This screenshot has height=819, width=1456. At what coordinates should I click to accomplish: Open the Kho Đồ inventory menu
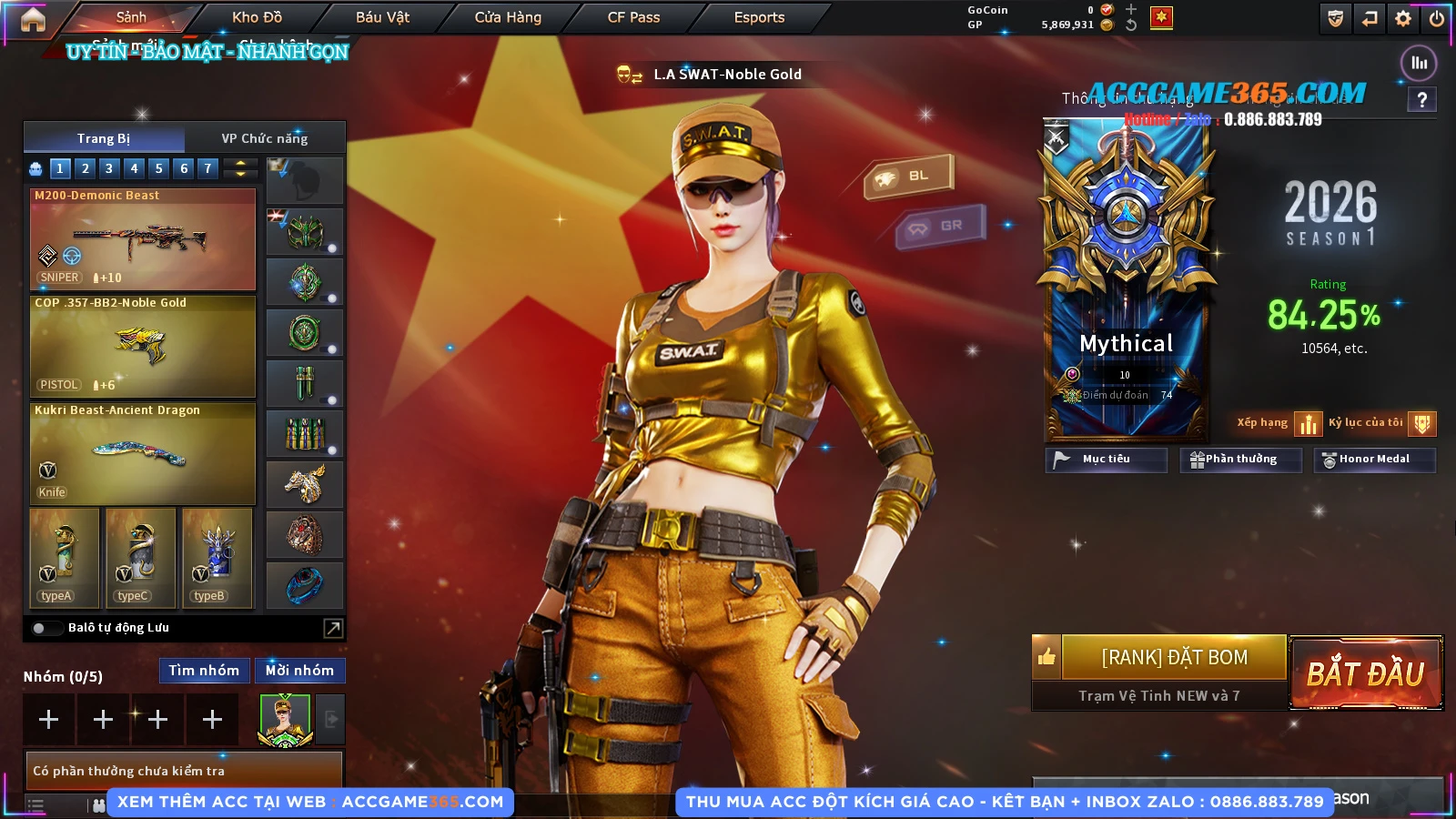(x=257, y=17)
